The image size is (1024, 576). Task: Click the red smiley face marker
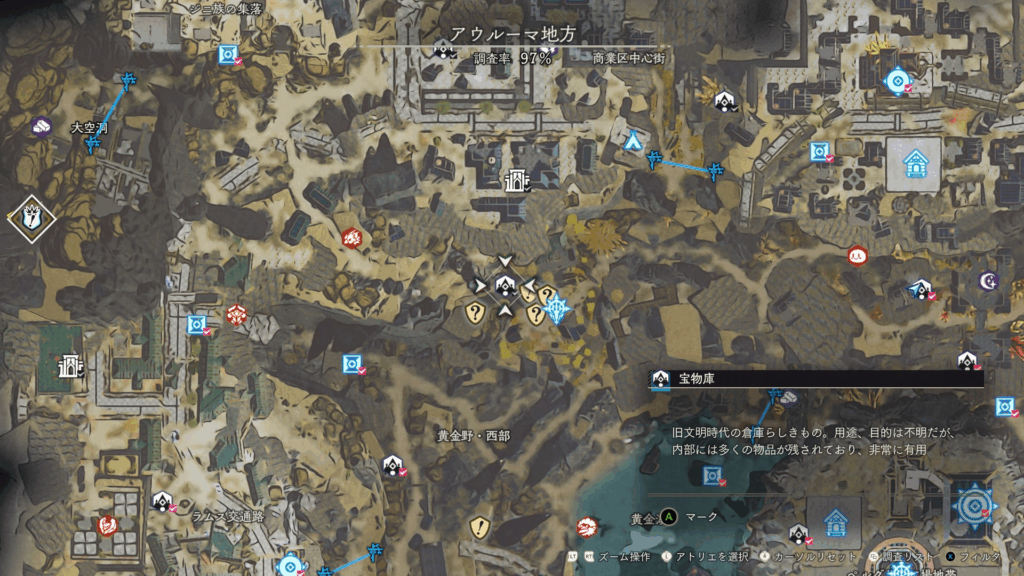[x=856, y=256]
